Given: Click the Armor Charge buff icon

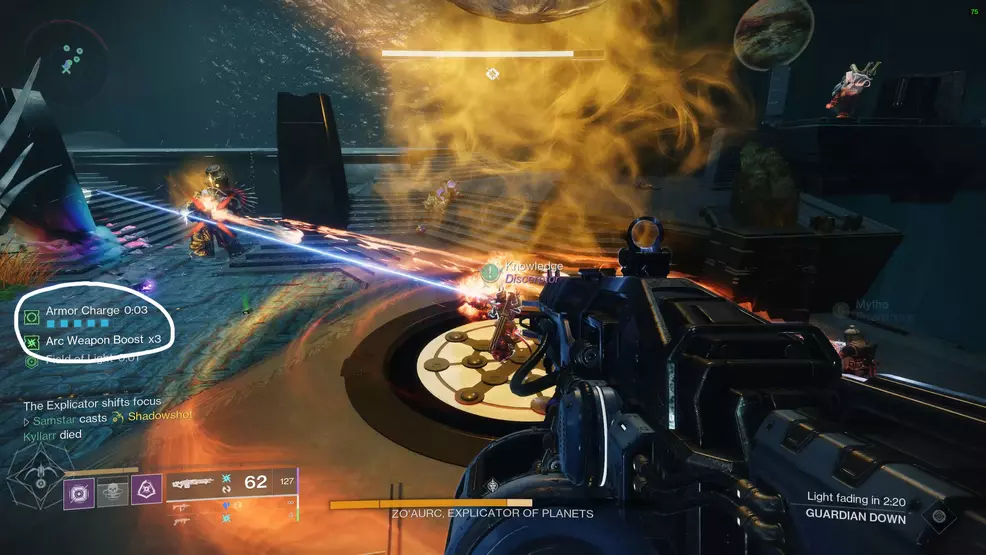Looking at the screenshot, I should 32,316.
